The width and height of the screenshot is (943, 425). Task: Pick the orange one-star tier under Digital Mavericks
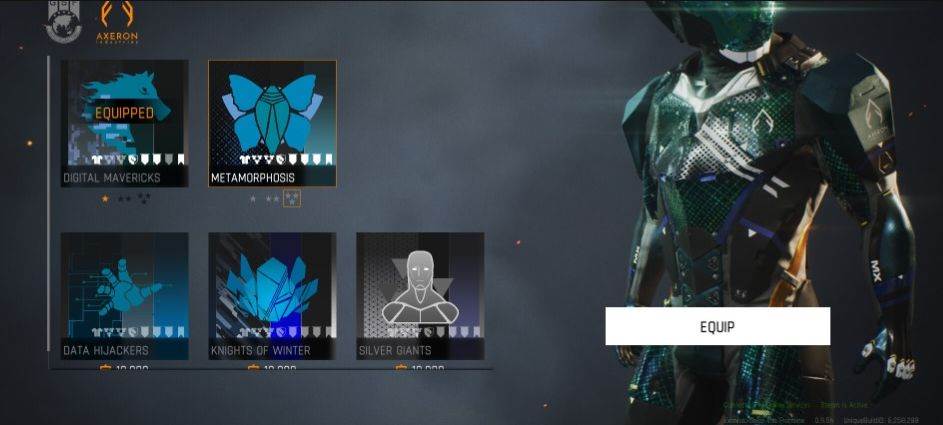point(105,199)
